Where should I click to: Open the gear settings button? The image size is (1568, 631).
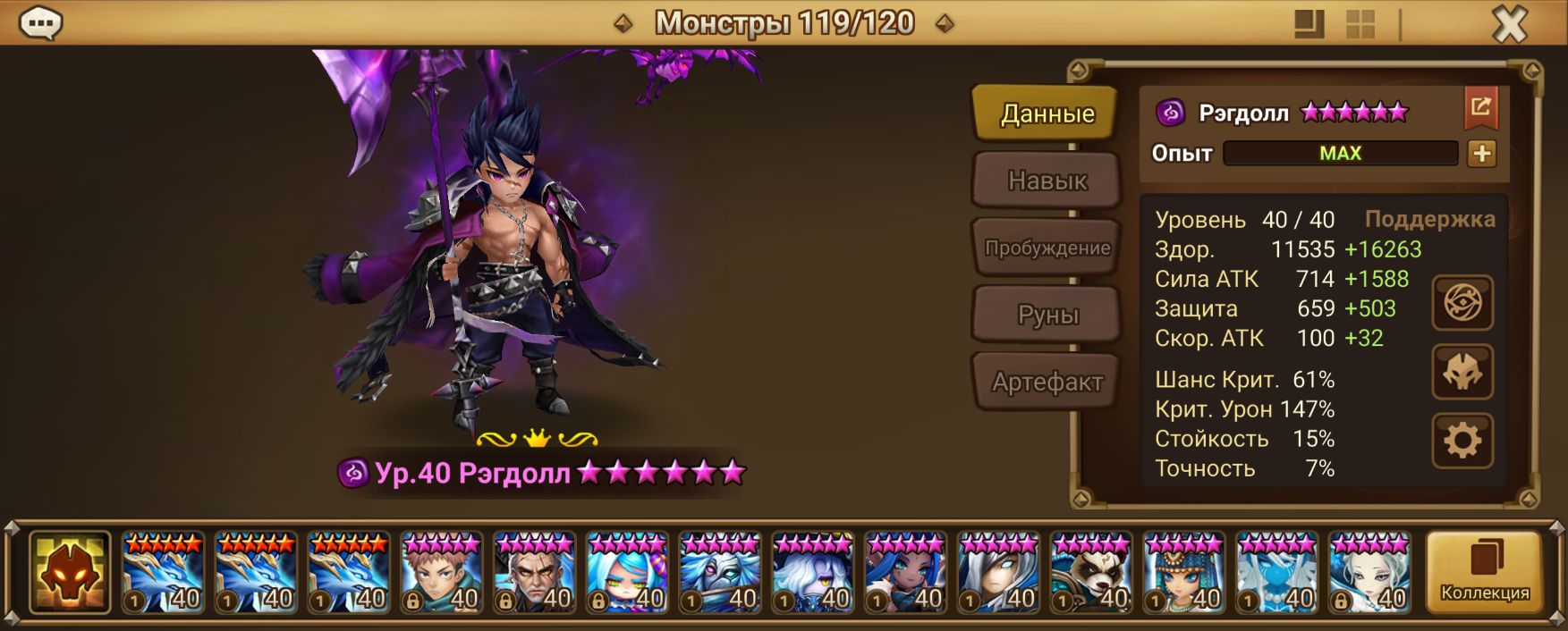1462,441
